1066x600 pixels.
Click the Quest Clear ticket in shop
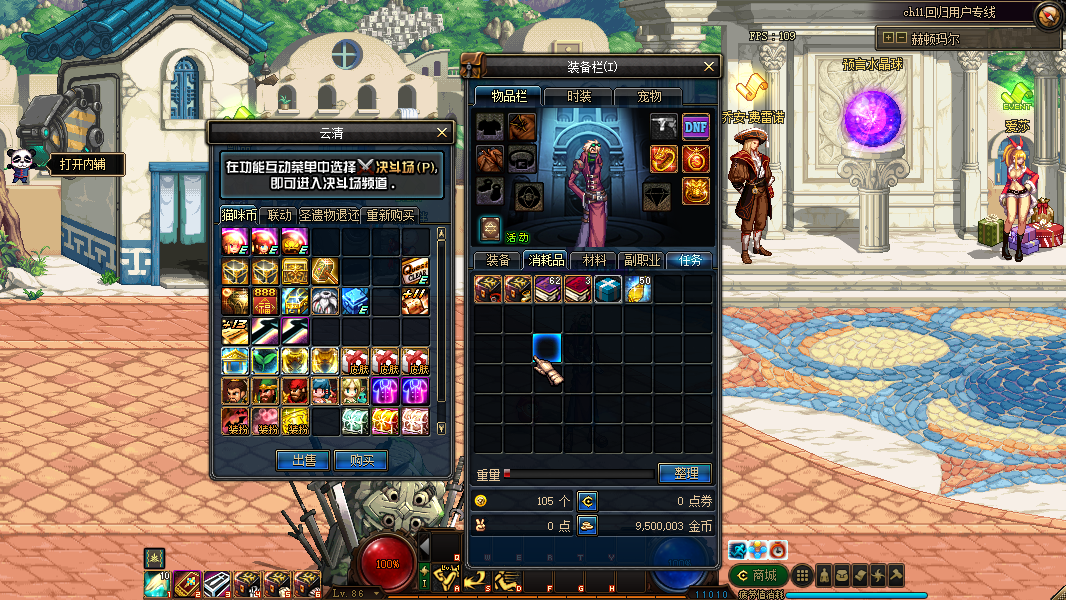tap(415, 271)
